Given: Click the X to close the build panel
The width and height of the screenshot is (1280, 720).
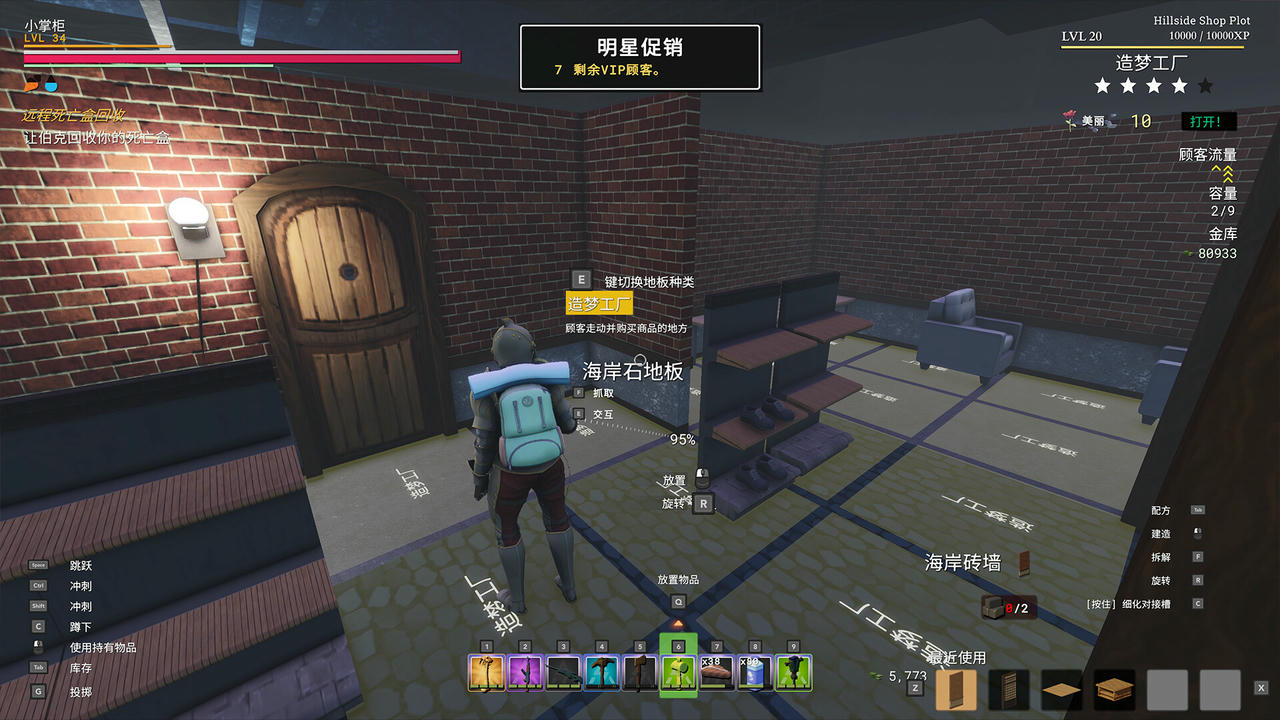Looking at the screenshot, I should [1262, 689].
